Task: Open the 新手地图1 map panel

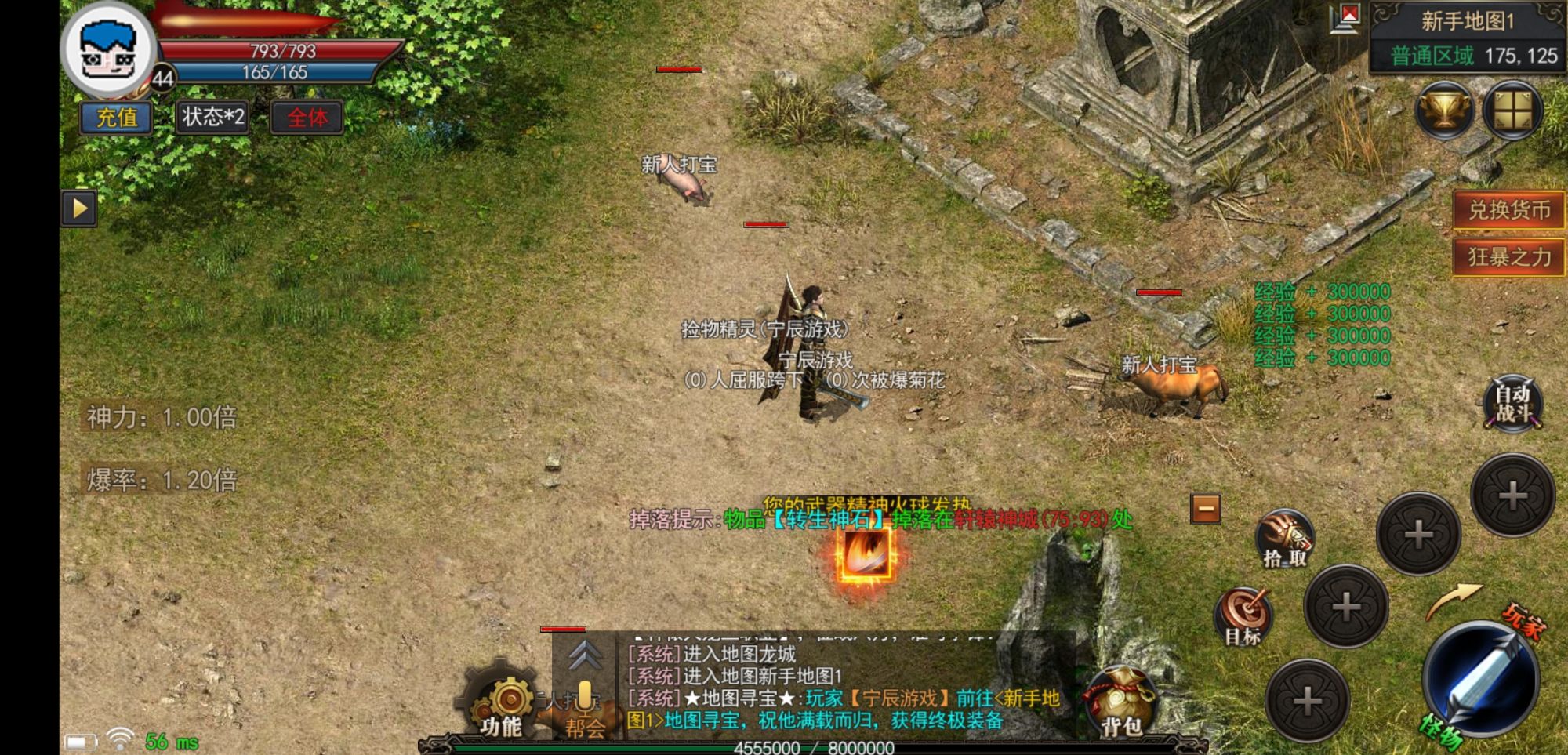Action: point(1467,20)
